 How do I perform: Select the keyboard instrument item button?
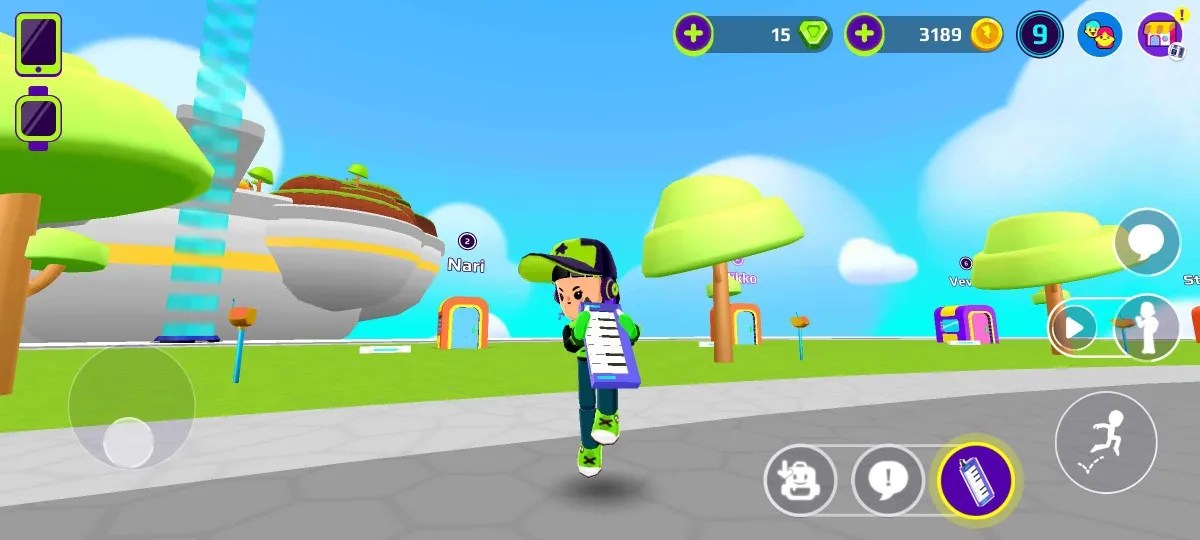tap(976, 481)
